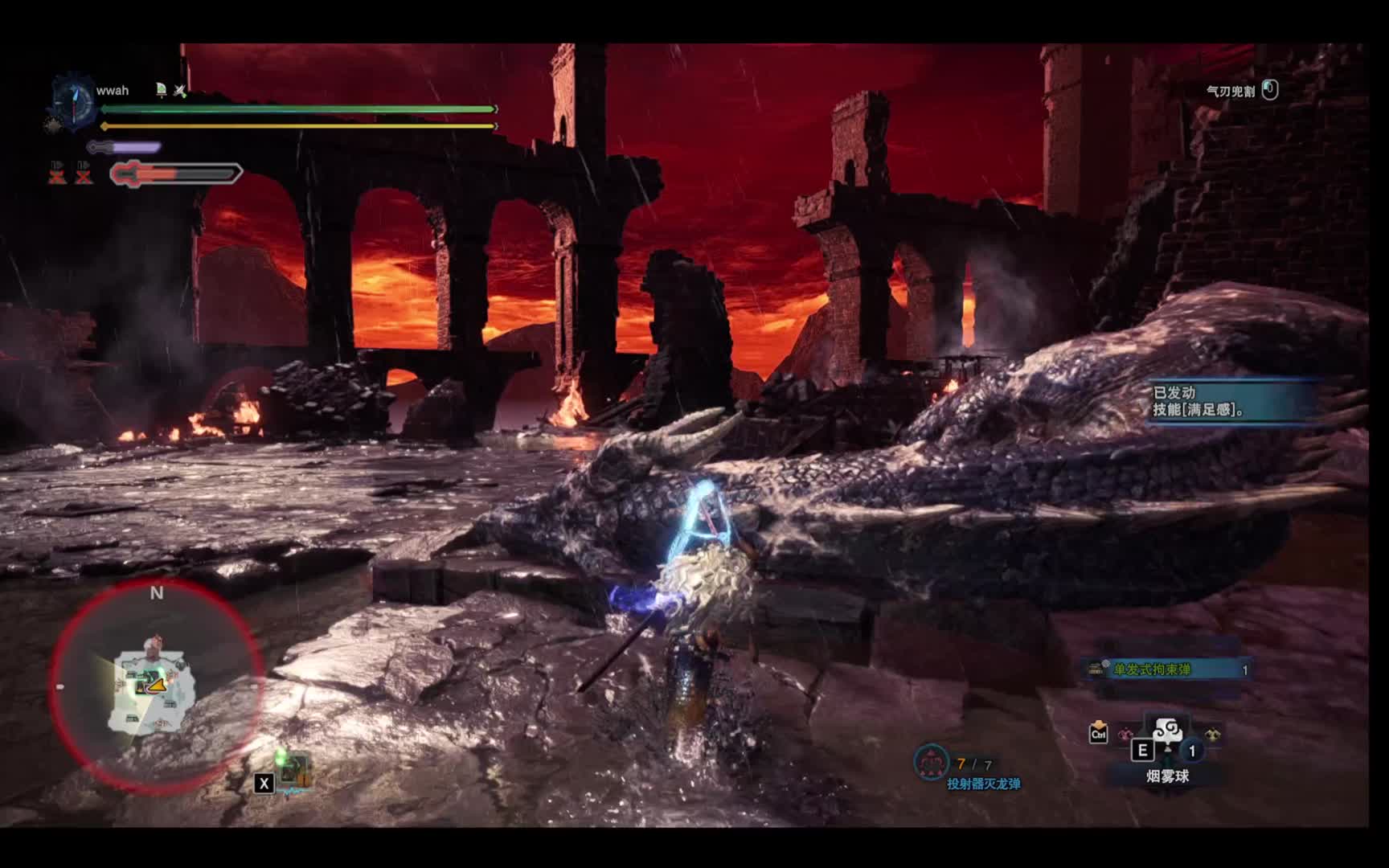Click the clock emblem beside the player name
The image size is (1389, 868).
73,103
